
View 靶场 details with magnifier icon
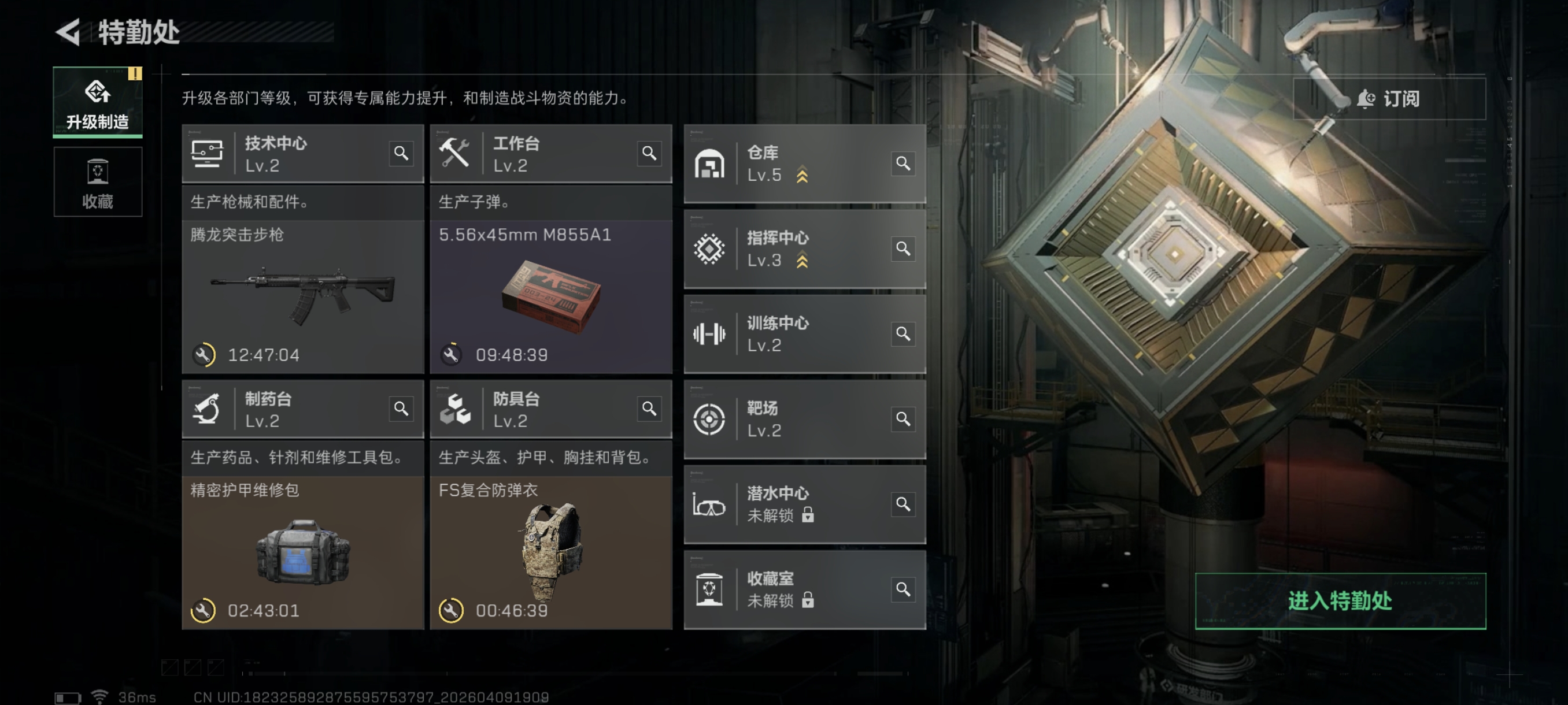click(x=903, y=419)
